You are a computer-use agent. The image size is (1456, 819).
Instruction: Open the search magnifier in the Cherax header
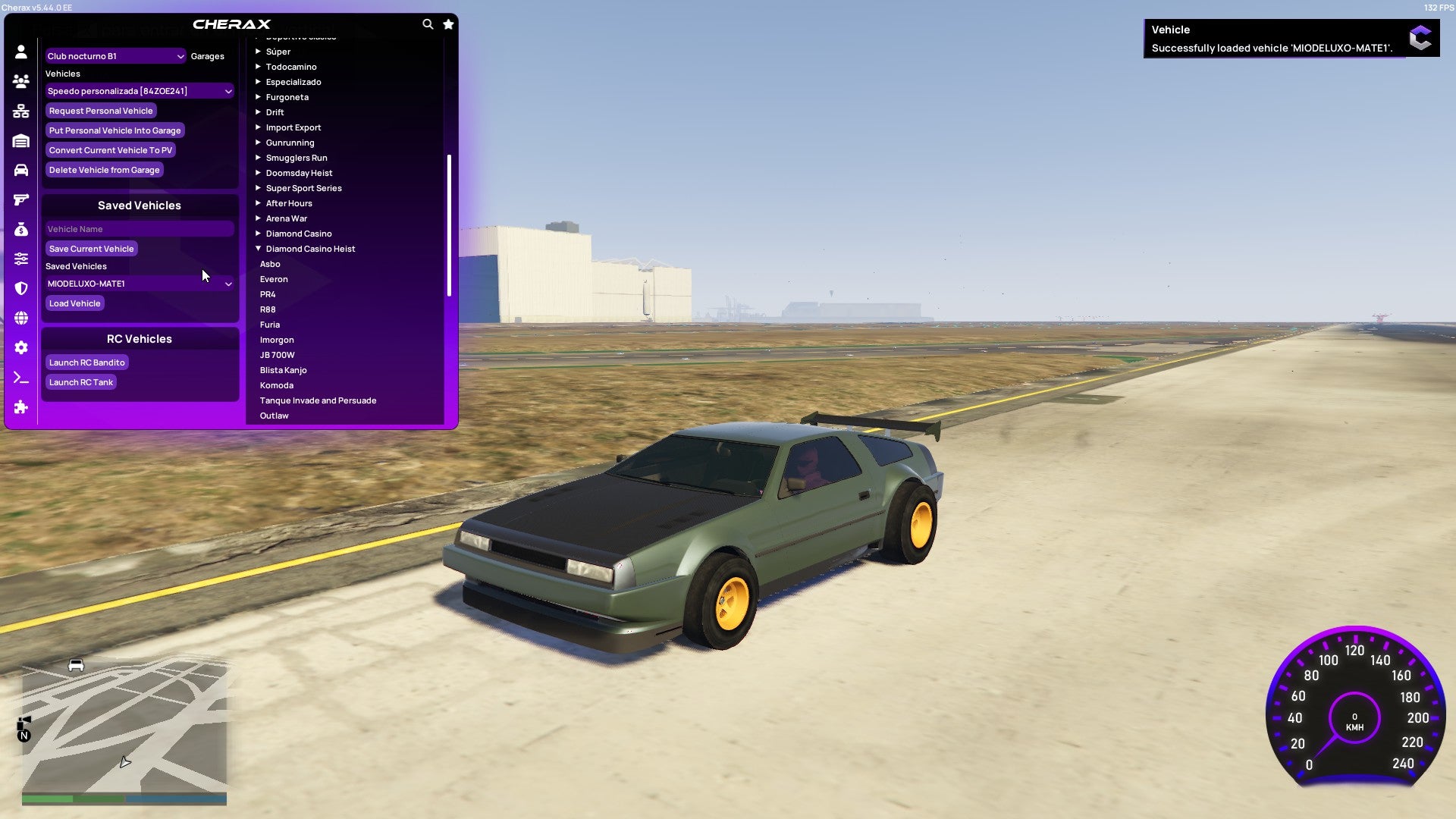(x=428, y=24)
